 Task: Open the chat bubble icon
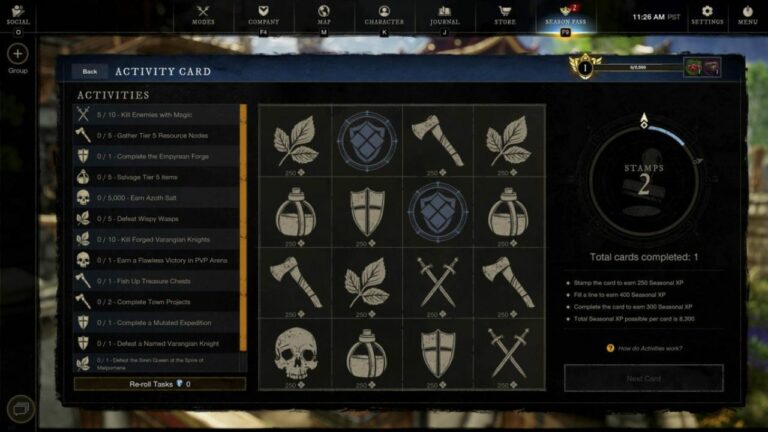point(20,408)
